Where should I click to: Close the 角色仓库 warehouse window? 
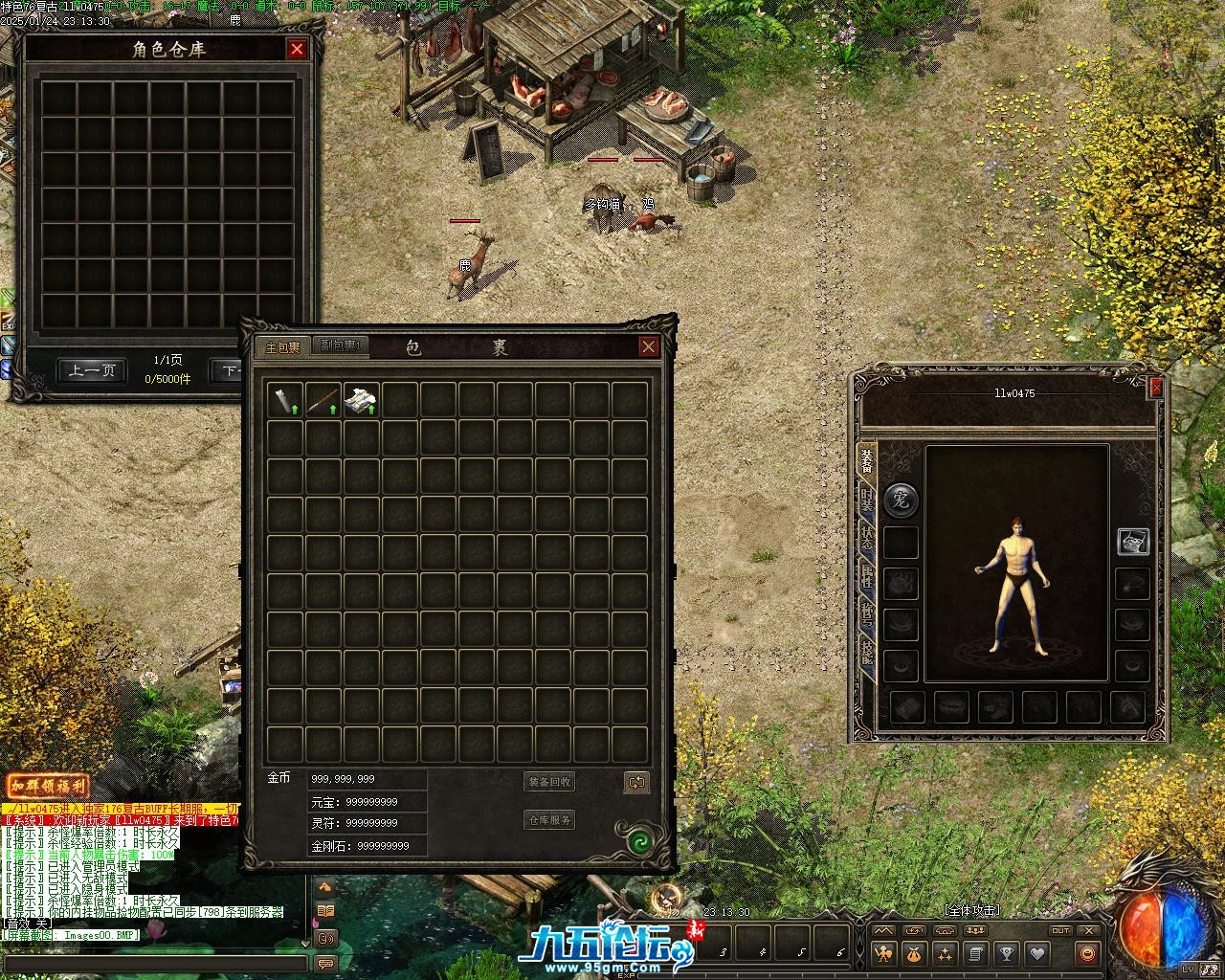(x=297, y=49)
